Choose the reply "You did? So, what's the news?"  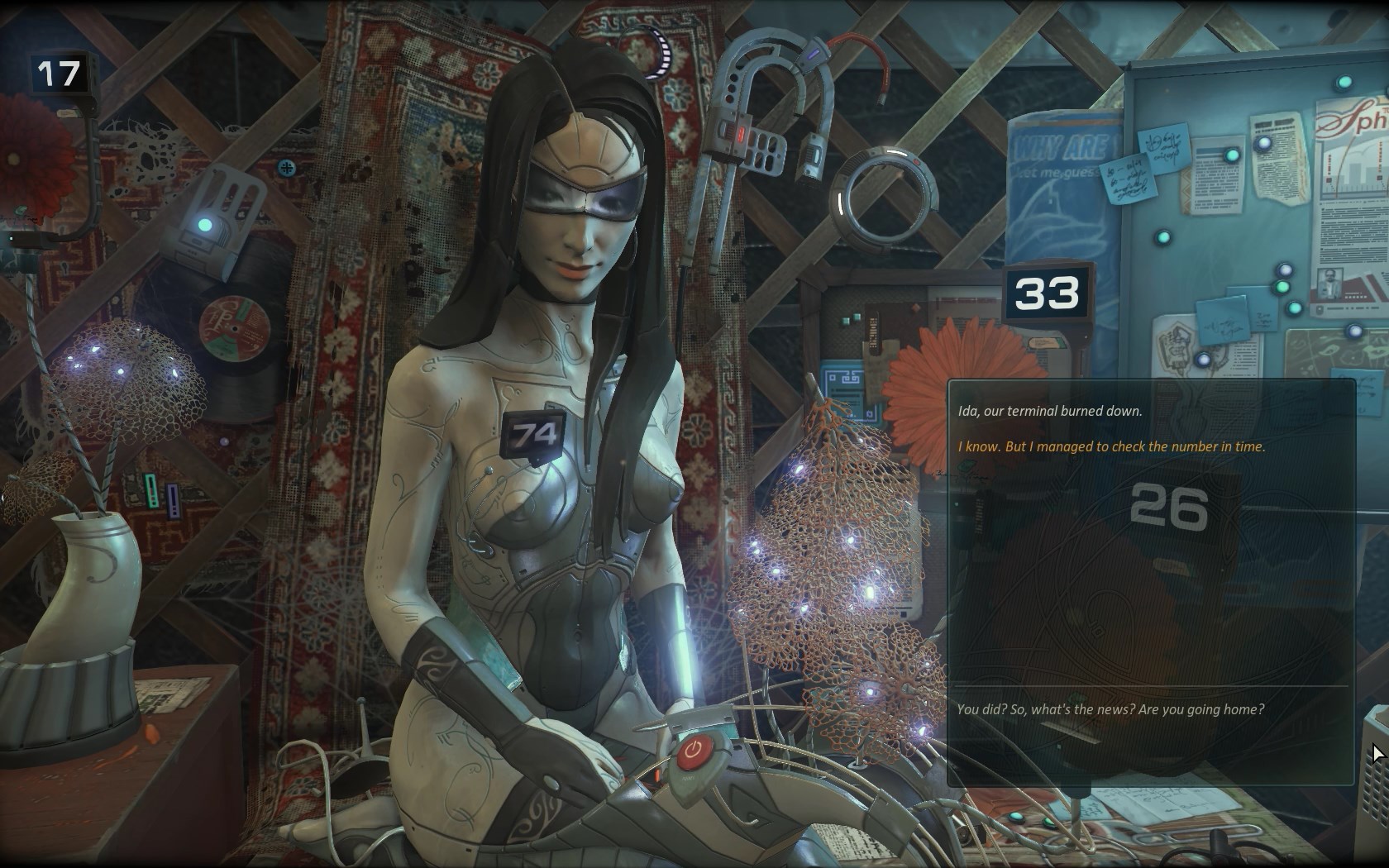1110,709
